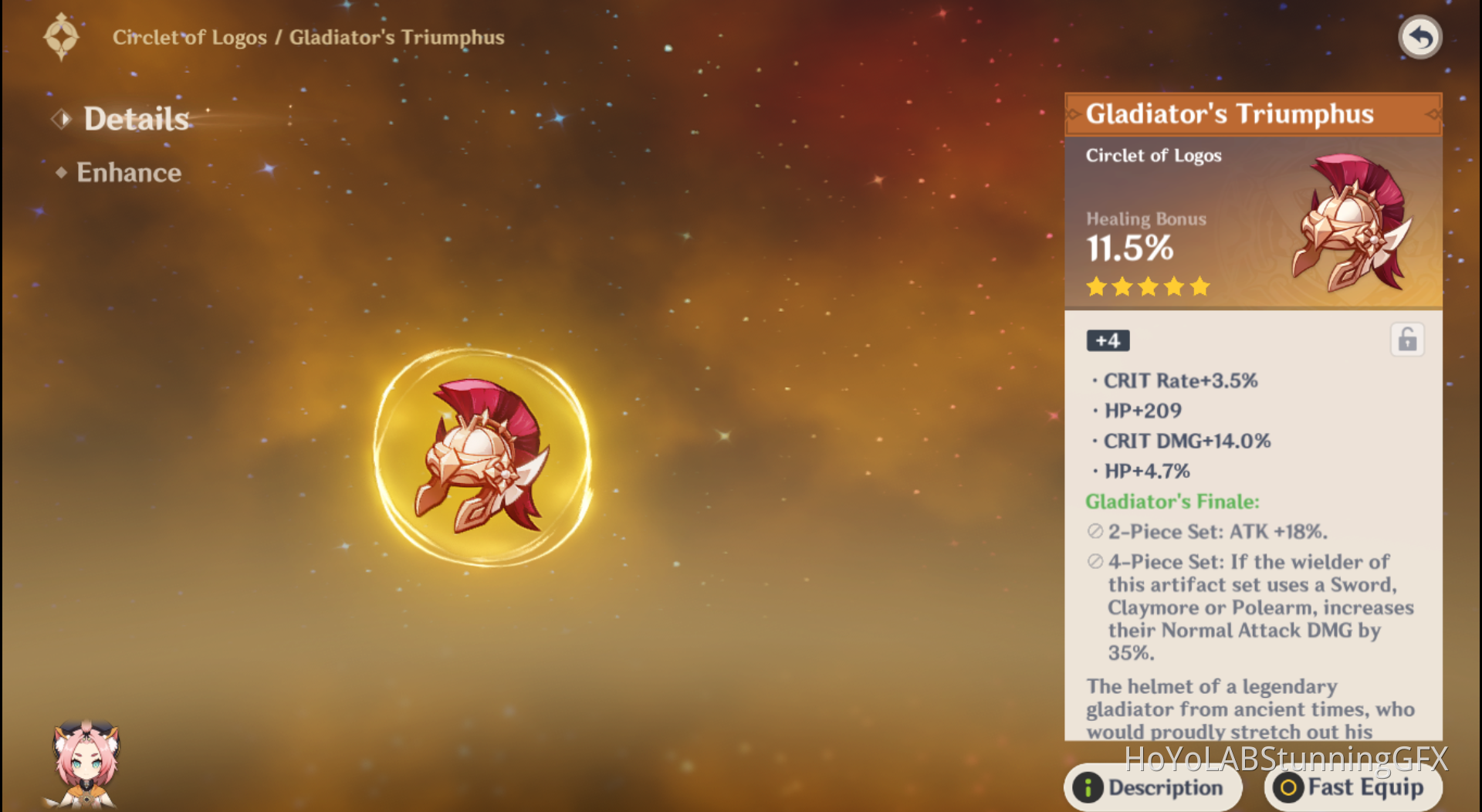Toggle the Details diamond marker
1482x812 pixels.
pos(60,118)
